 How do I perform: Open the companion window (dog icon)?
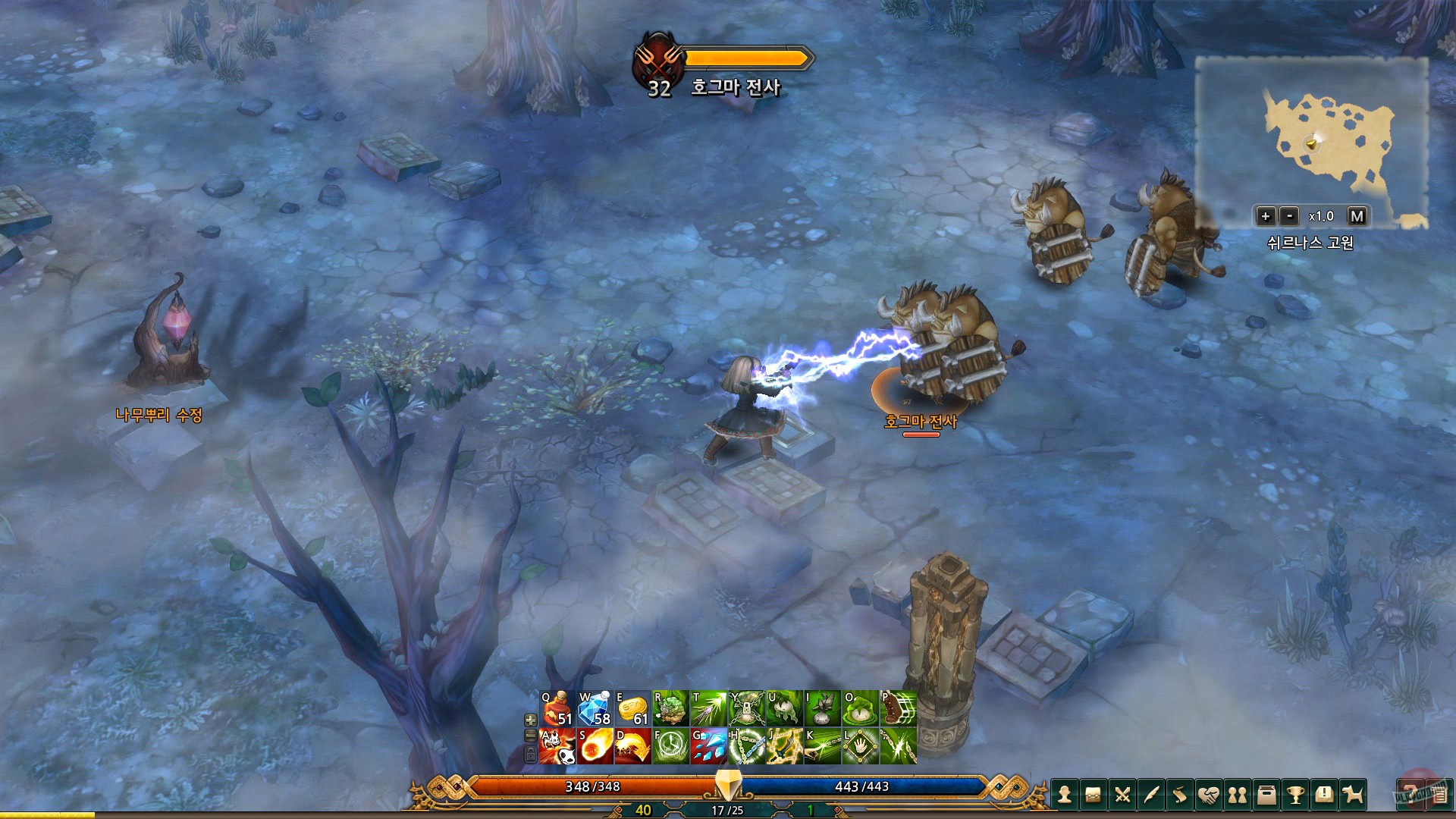[1352, 794]
